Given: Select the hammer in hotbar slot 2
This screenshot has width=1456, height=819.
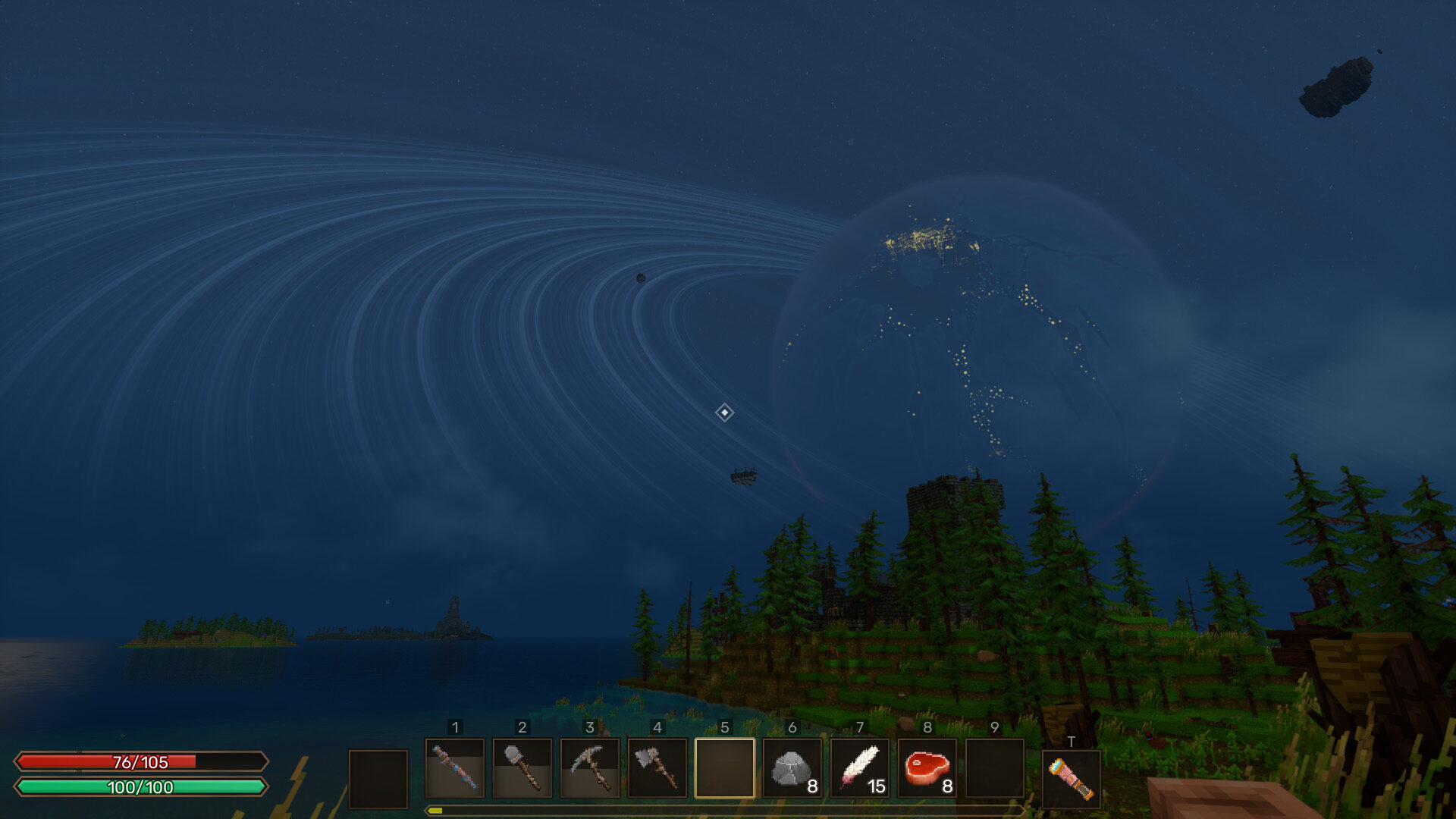Looking at the screenshot, I should 522,778.
